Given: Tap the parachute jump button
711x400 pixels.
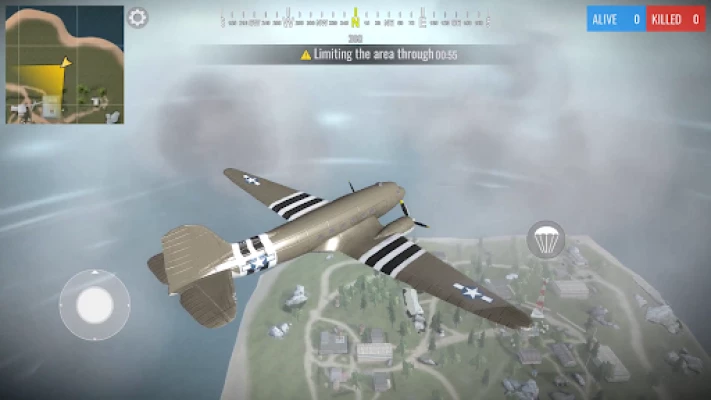Looking at the screenshot, I should pos(546,240).
